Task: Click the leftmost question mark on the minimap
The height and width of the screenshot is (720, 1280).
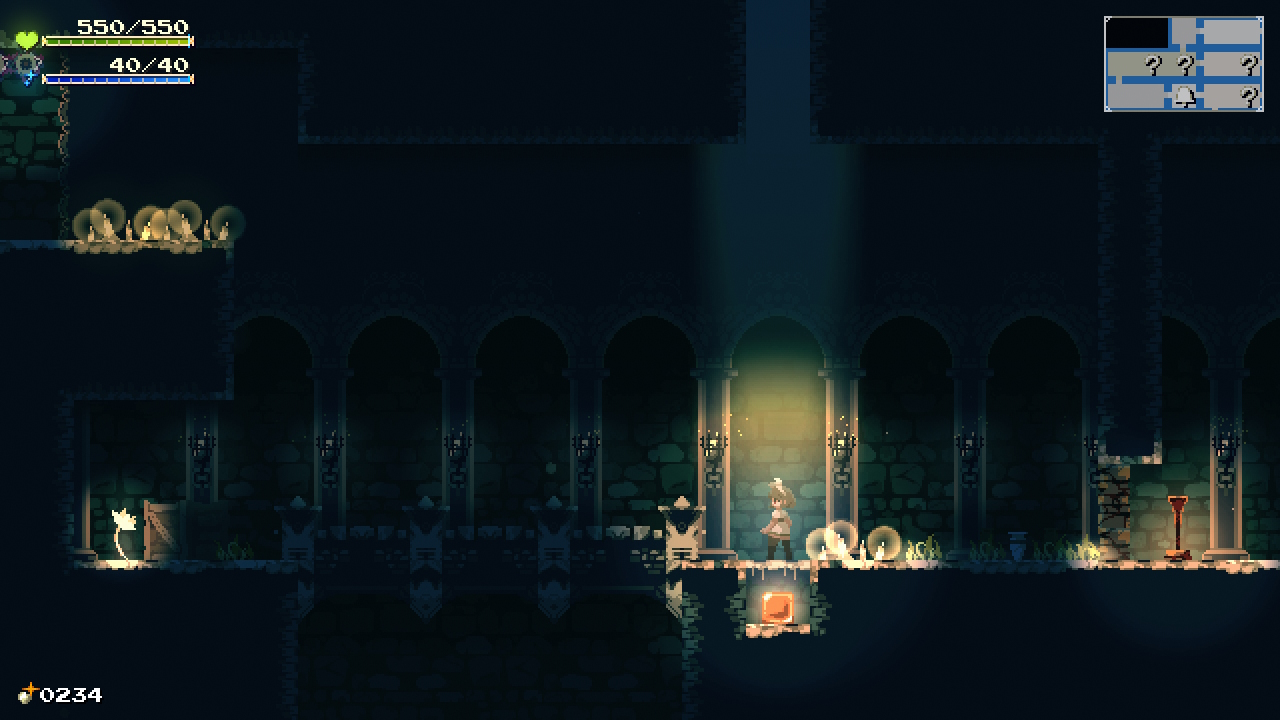Action: point(1153,64)
